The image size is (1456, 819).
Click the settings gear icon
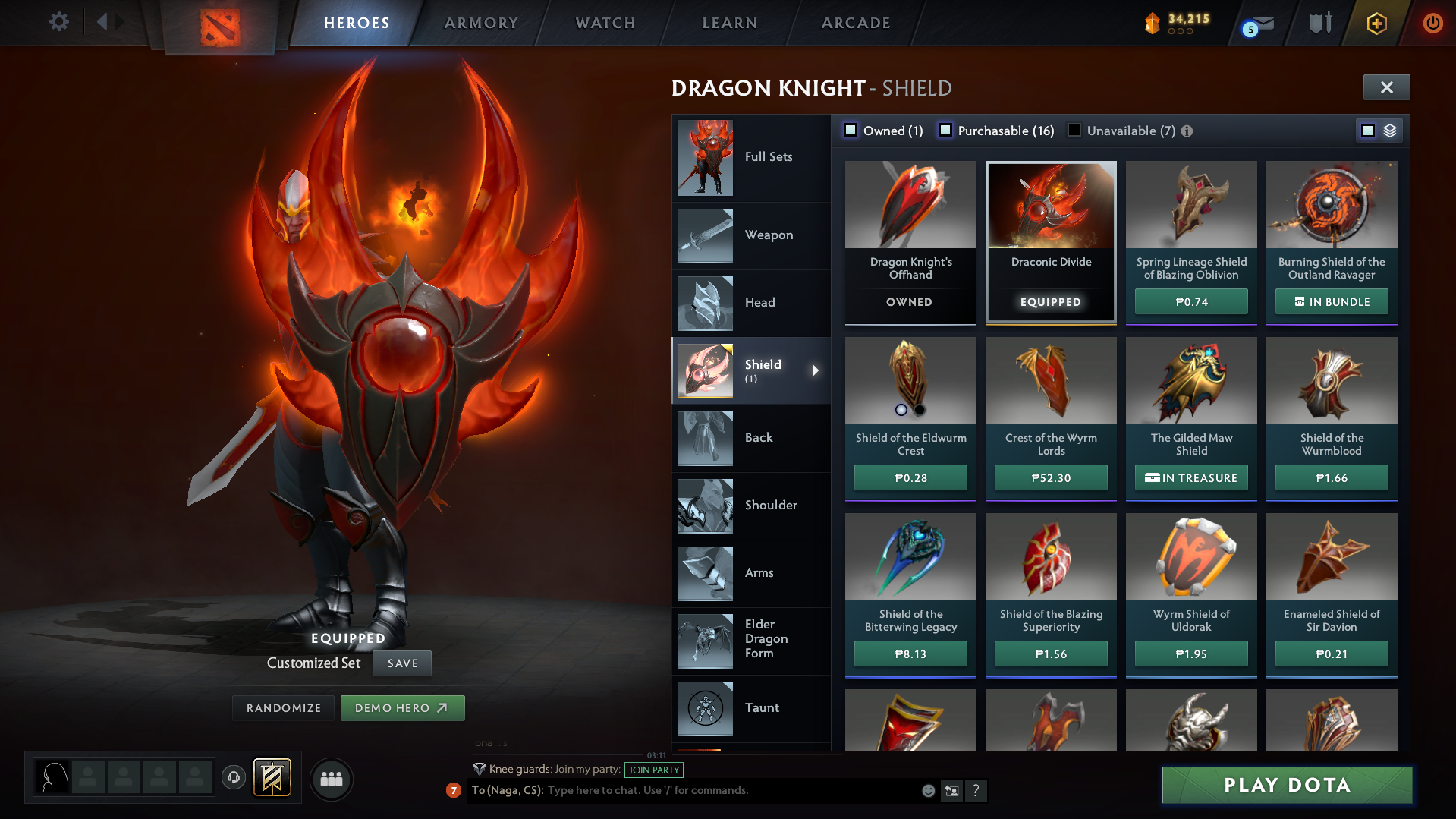coord(58,22)
